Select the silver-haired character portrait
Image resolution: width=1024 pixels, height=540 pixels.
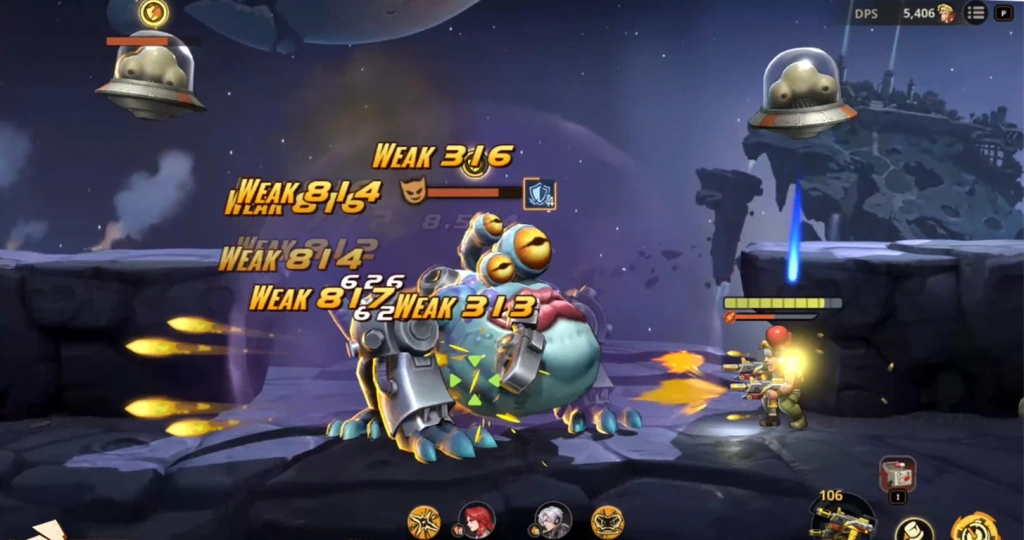point(551,520)
